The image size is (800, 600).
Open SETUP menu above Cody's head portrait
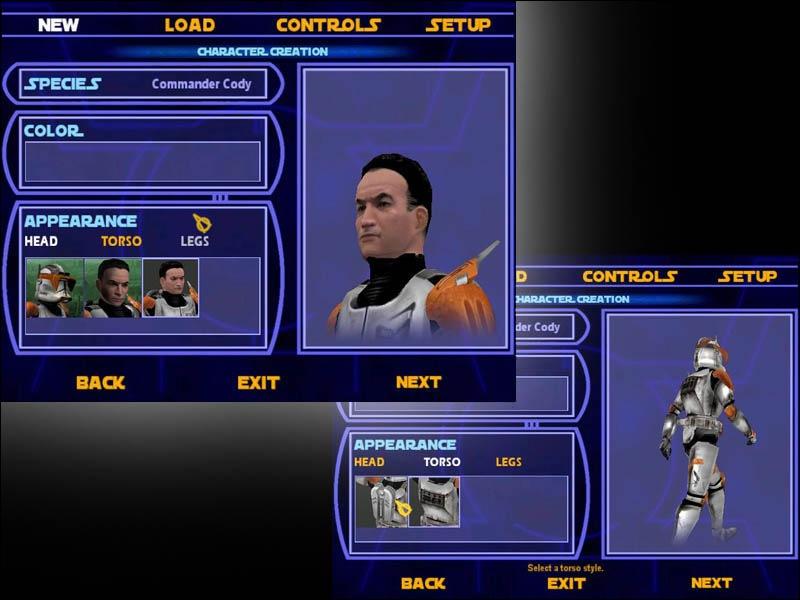458,25
